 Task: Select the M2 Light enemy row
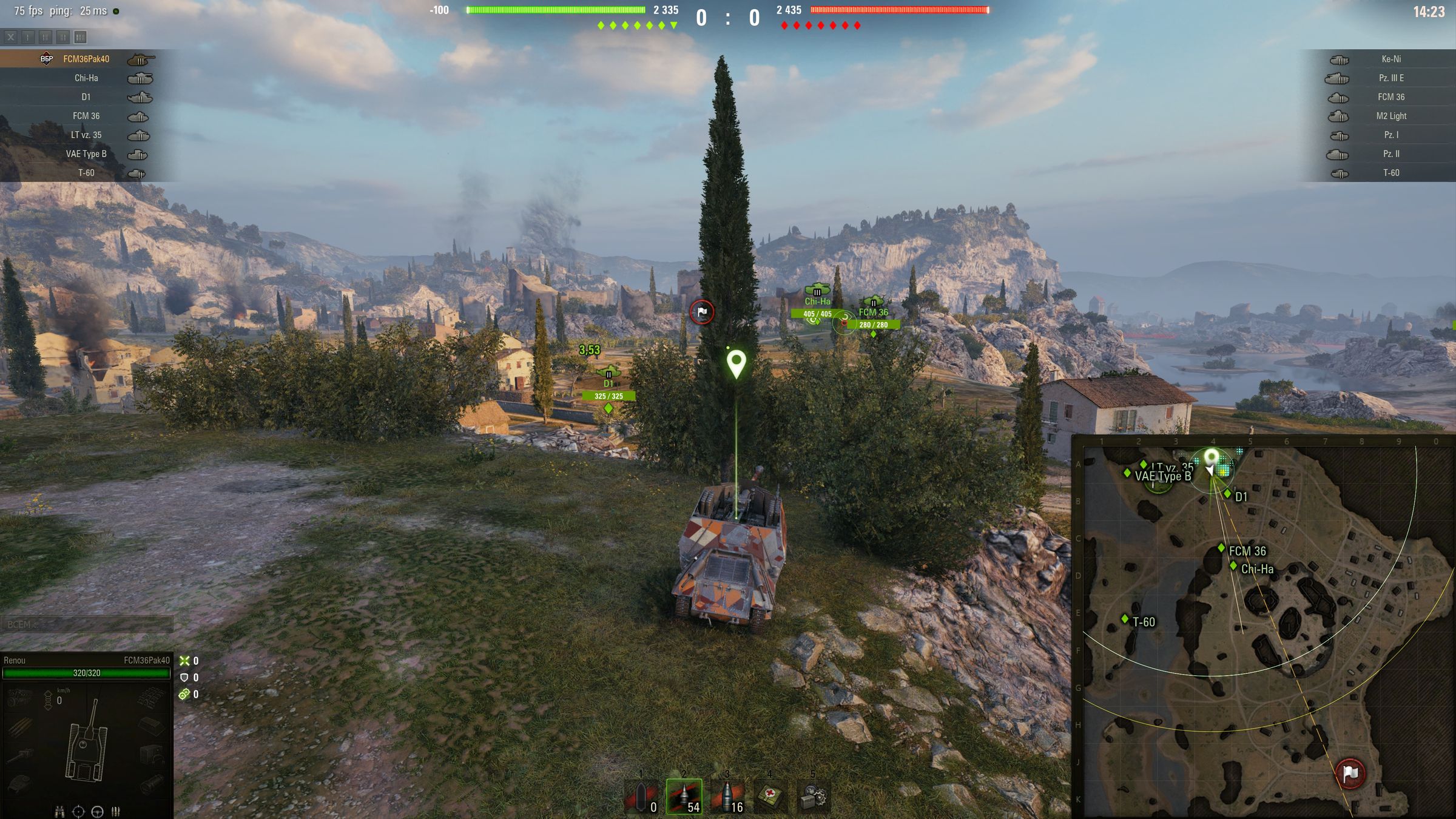coord(1390,116)
